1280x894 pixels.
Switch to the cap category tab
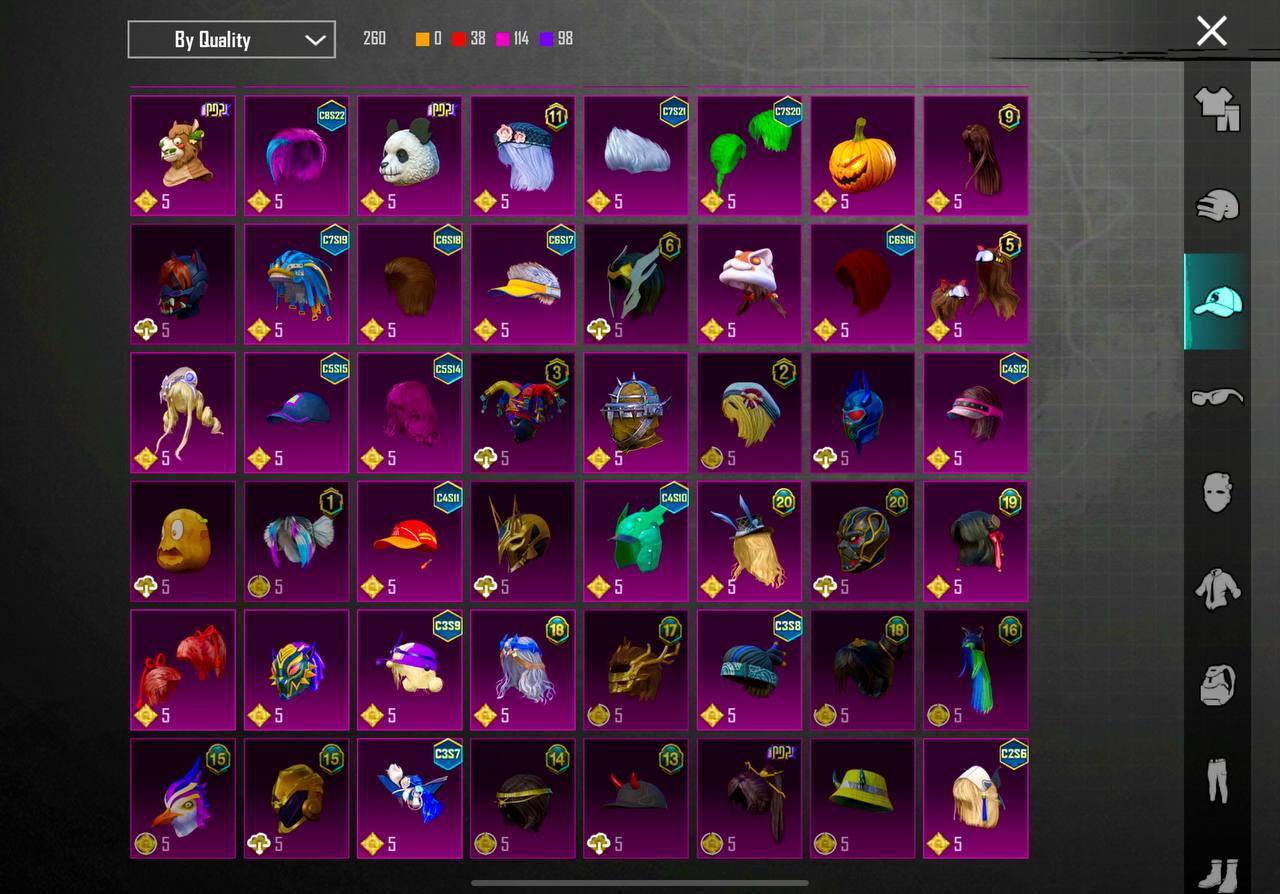pyautogui.click(x=1216, y=300)
